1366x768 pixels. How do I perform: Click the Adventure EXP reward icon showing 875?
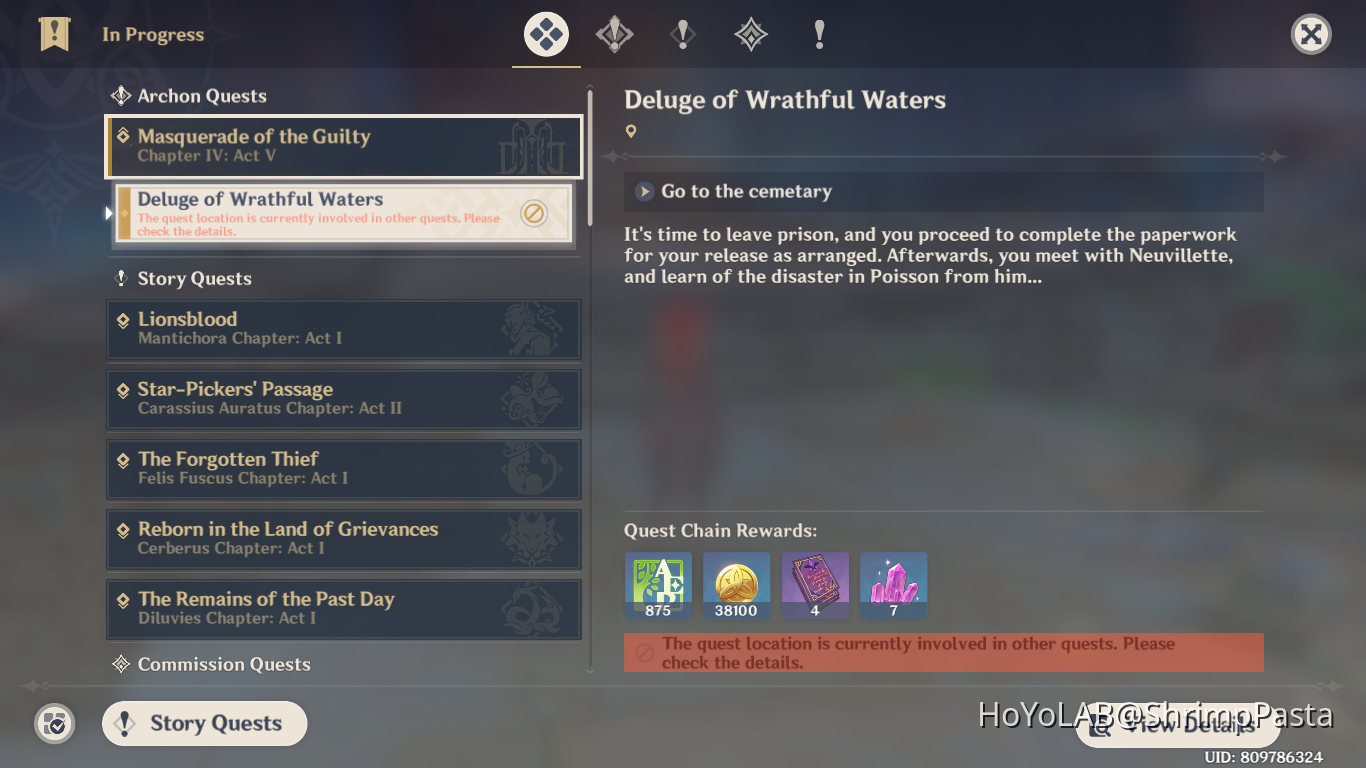point(658,585)
